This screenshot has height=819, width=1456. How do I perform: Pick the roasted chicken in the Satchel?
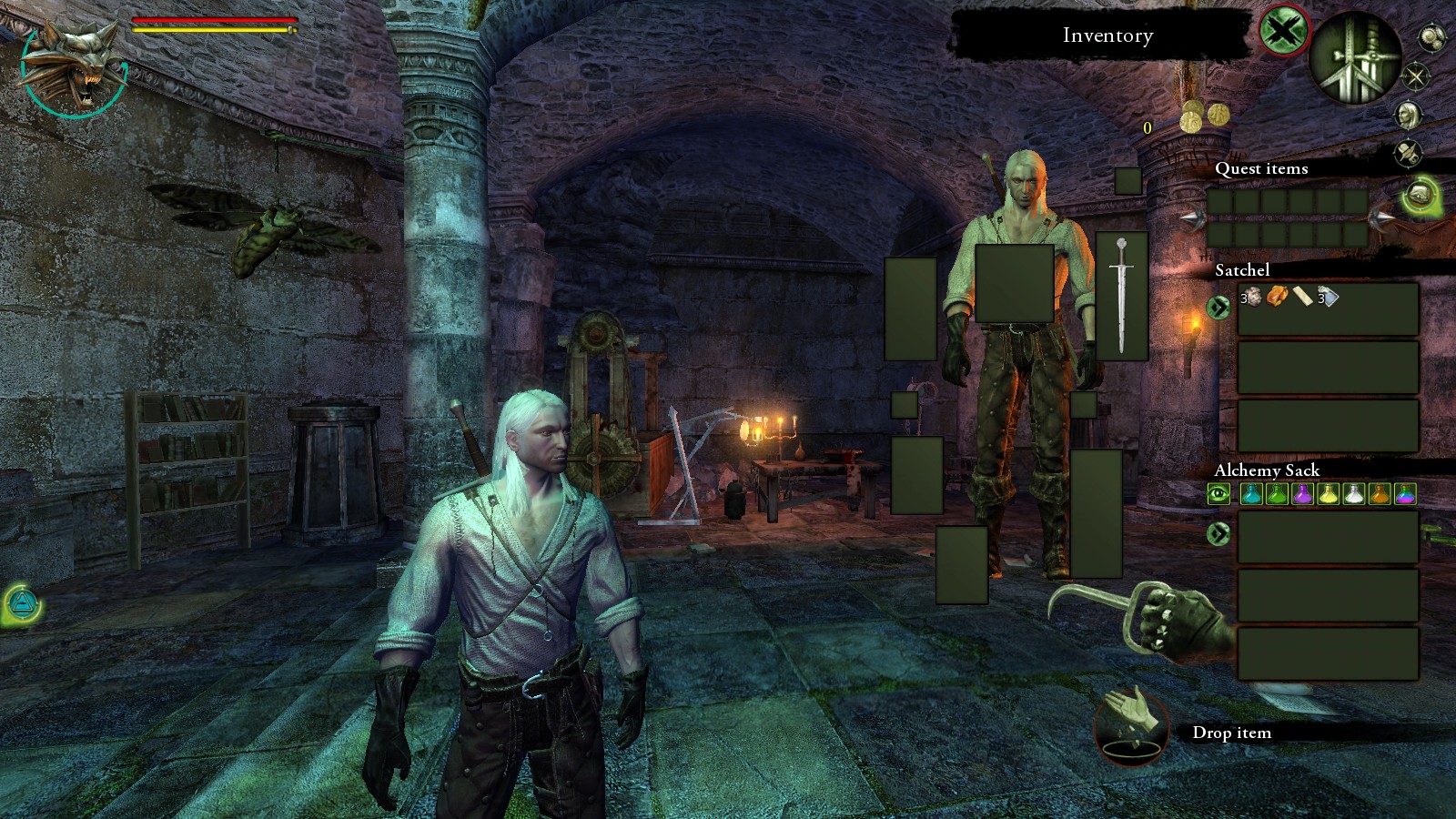(1277, 296)
